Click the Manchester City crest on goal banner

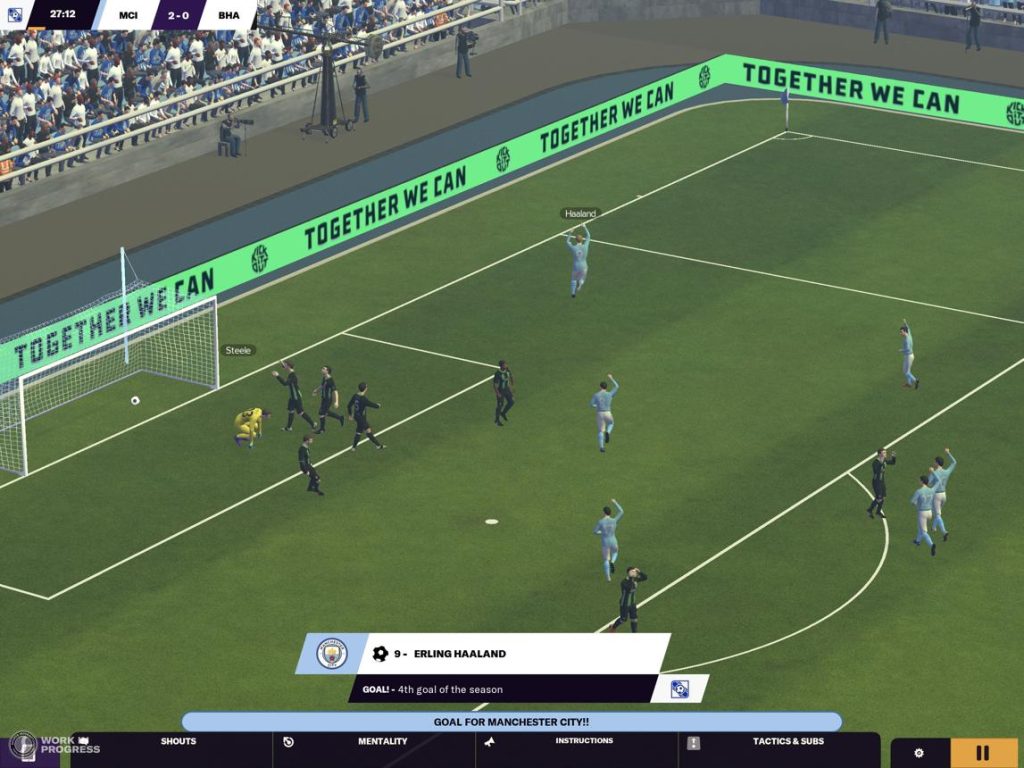(x=332, y=654)
